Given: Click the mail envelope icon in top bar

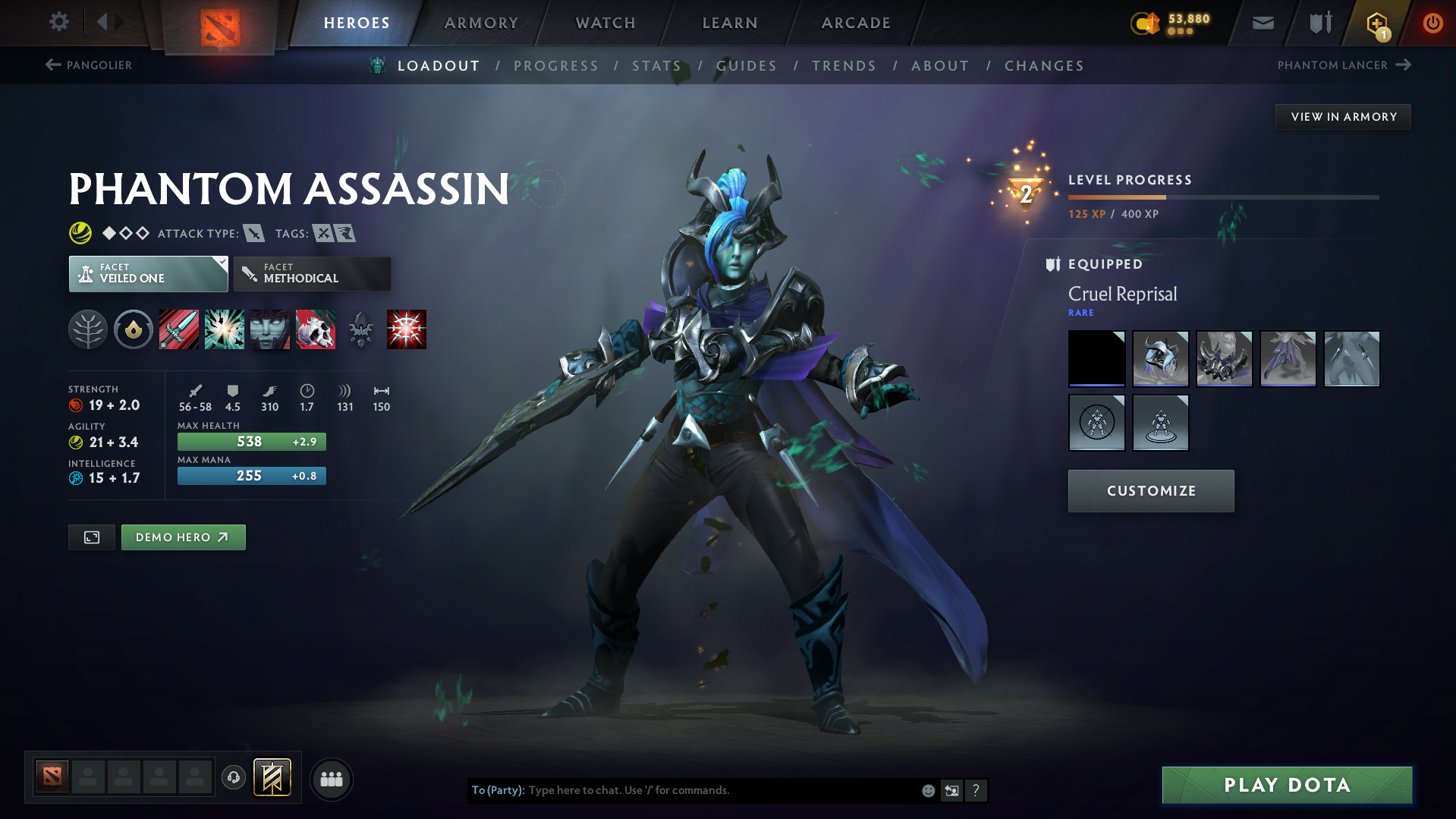Looking at the screenshot, I should (x=1262, y=23).
